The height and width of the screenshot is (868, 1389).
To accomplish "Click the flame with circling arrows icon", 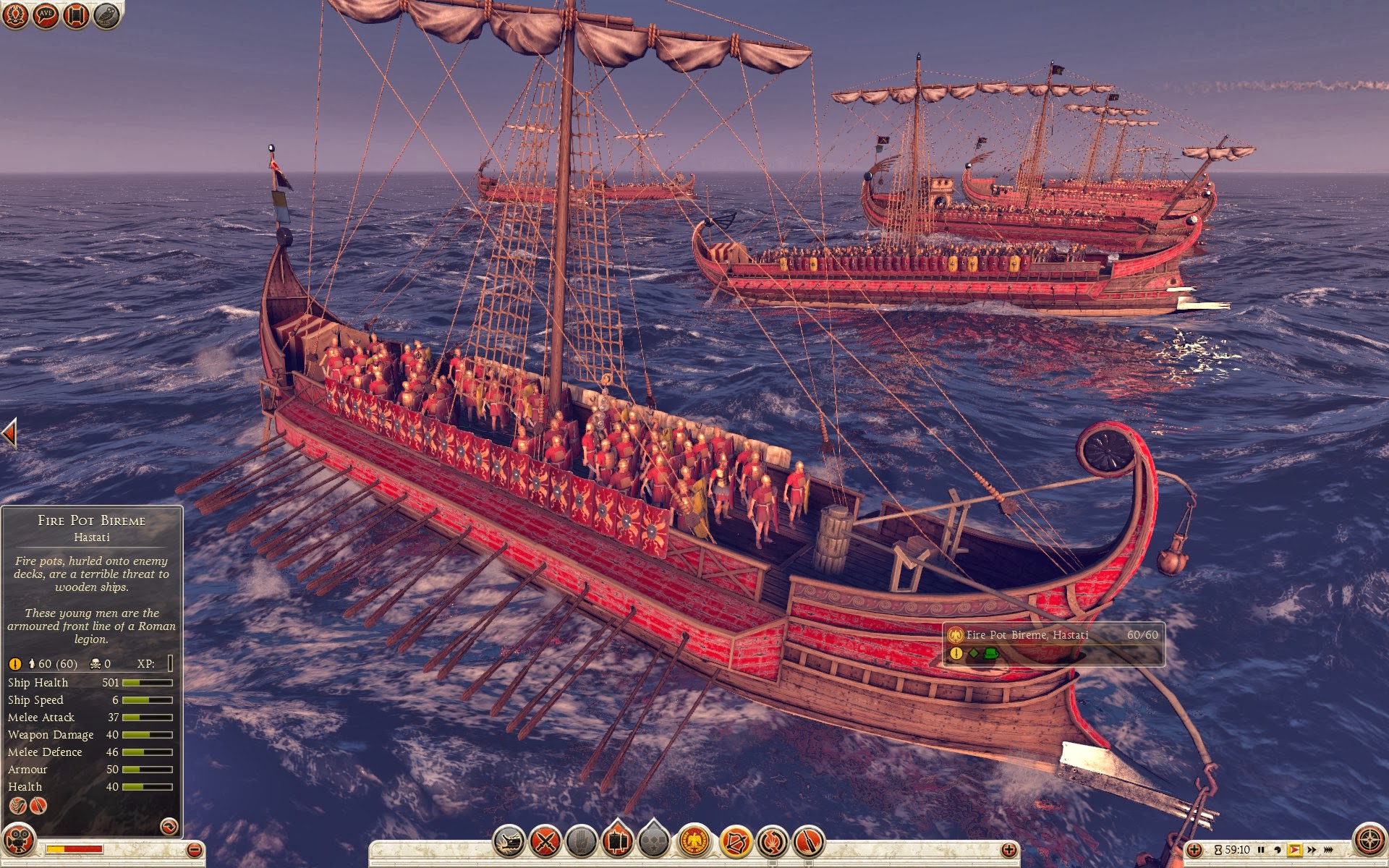I will [x=772, y=842].
